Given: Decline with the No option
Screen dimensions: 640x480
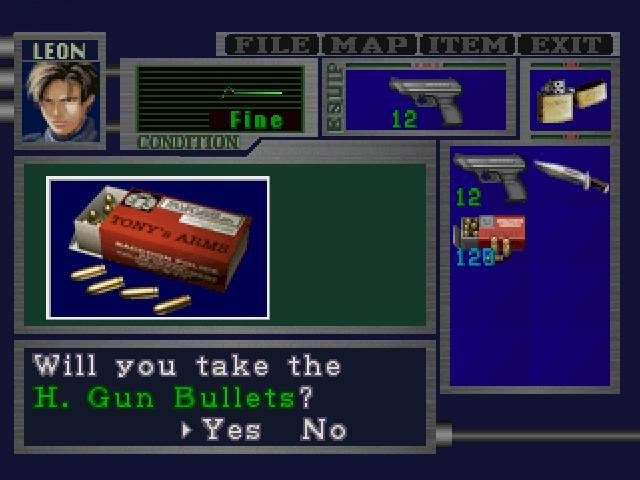Looking at the screenshot, I should (324, 430).
